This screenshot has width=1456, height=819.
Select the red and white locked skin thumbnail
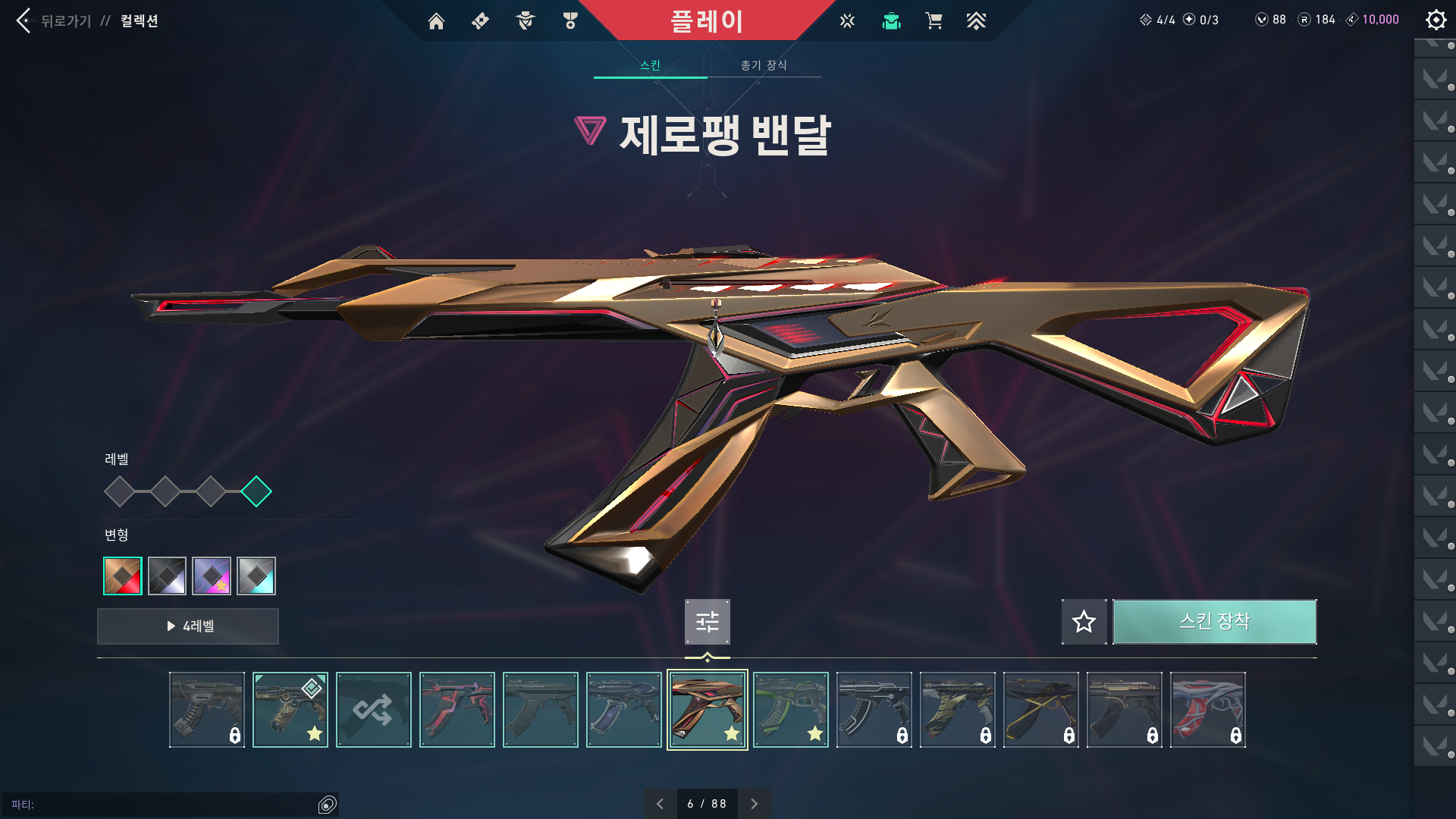pos(1208,710)
